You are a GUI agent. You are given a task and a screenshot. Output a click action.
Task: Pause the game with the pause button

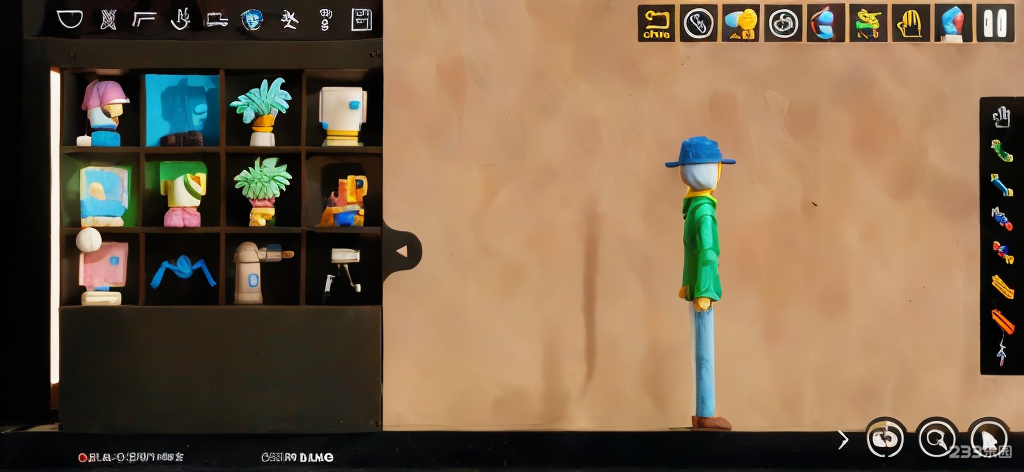coord(995,23)
